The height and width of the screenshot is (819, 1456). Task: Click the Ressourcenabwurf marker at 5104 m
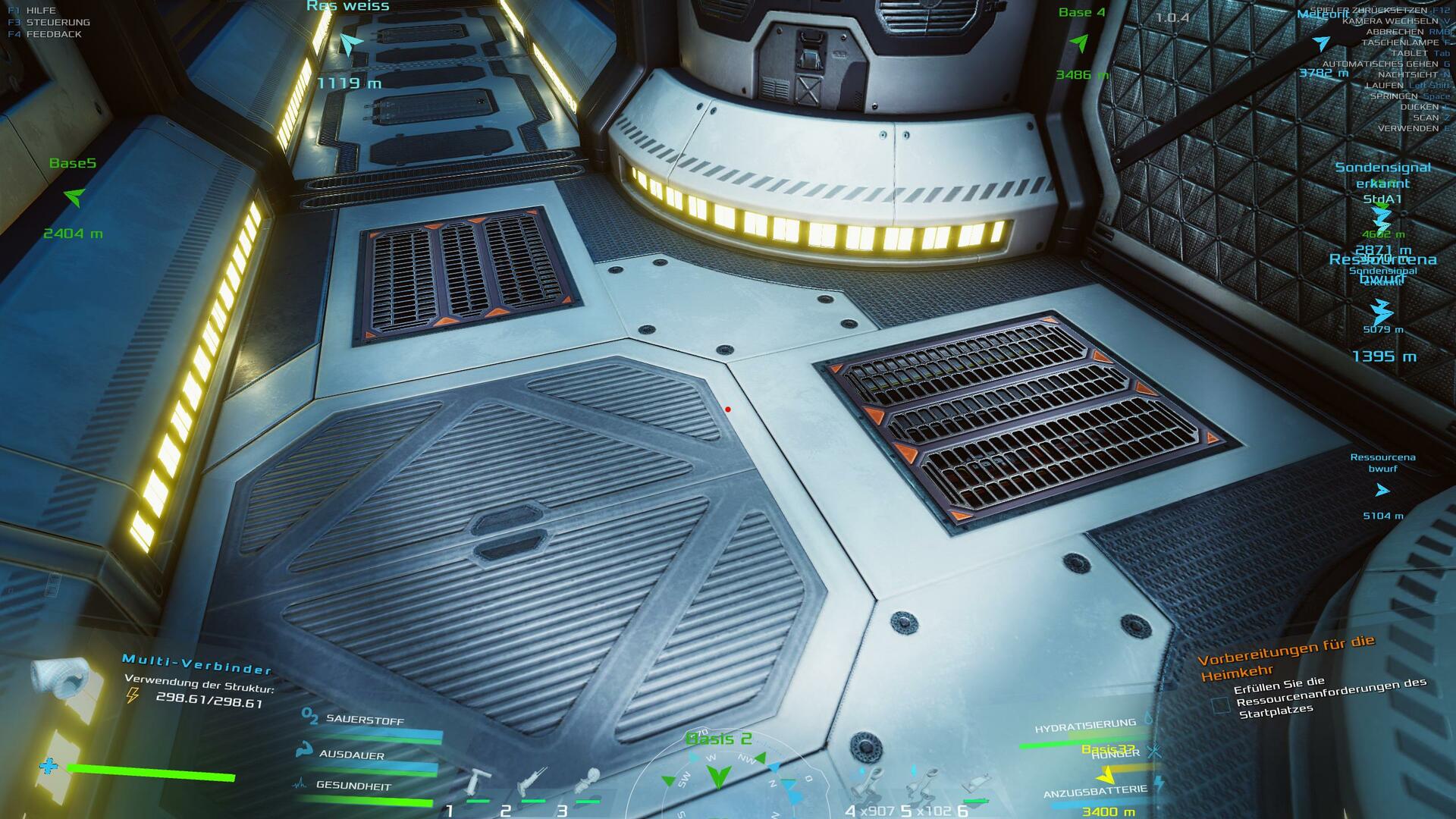point(1382,491)
